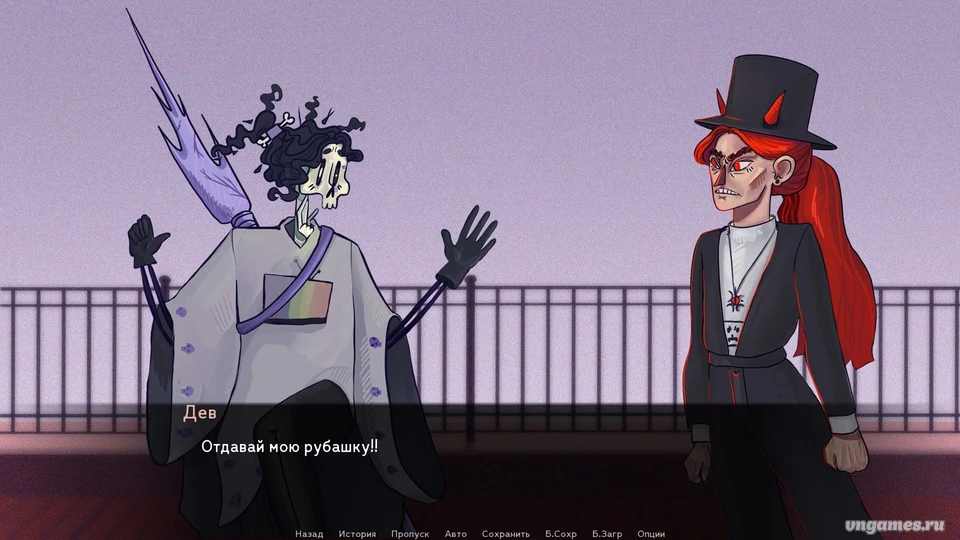Quick save with Б.Сохр
This screenshot has height=540, width=960.
coord(561,534)
